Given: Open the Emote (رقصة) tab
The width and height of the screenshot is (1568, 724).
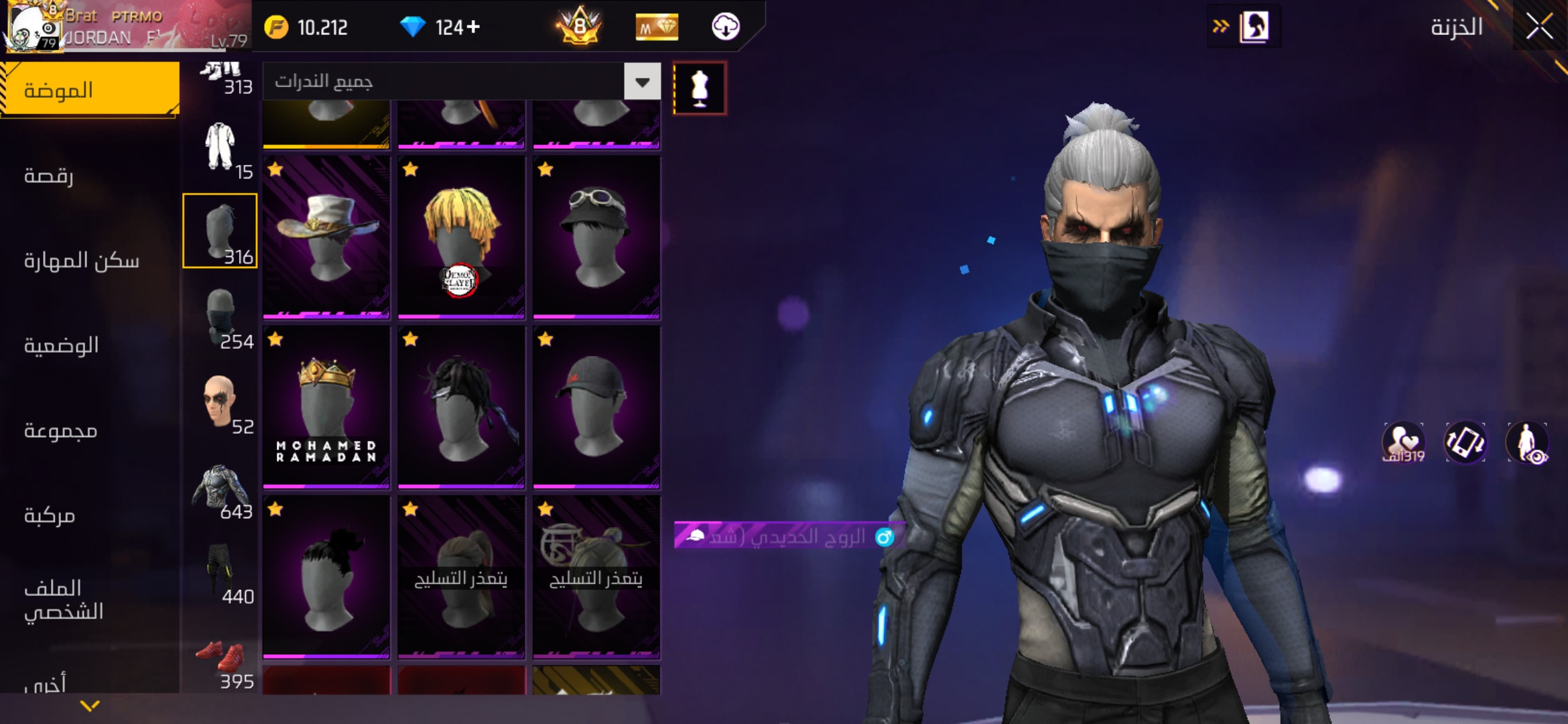Looking at the screenshot, I should tap(49, 176).
